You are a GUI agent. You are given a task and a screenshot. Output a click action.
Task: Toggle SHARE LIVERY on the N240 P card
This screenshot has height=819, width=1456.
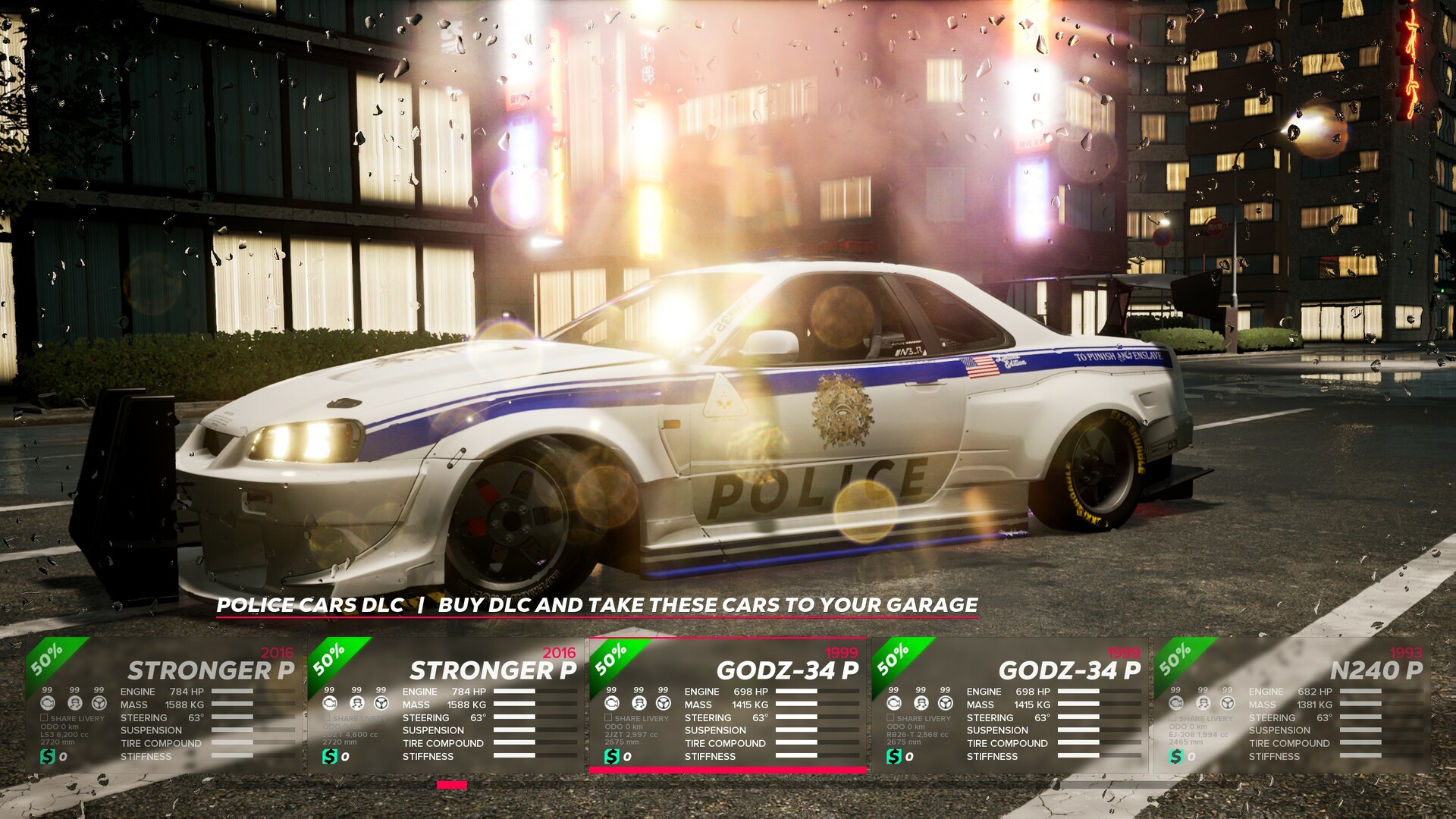(1172, 717)
